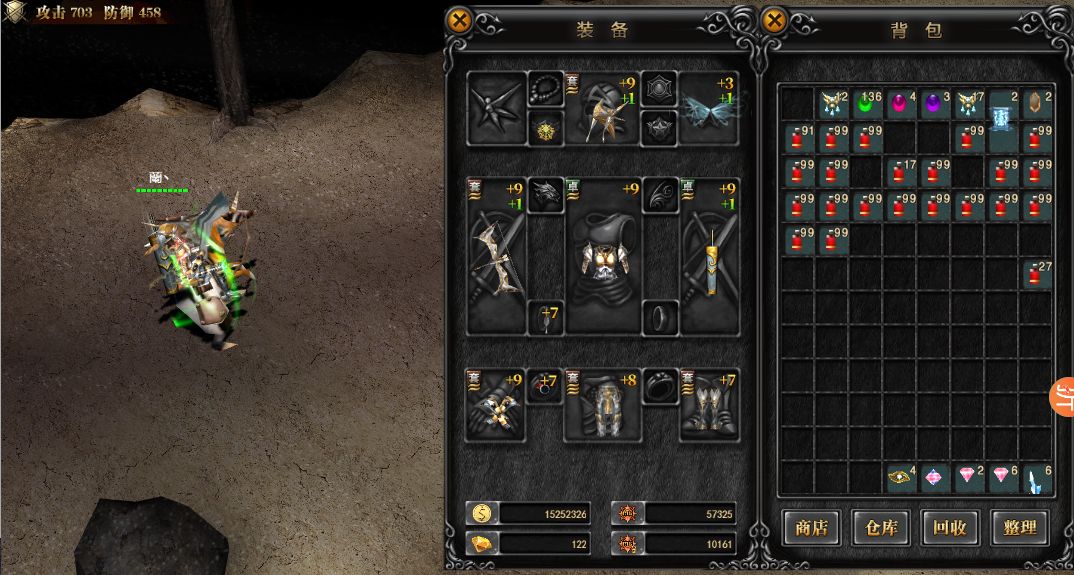The width and height of the screenshot is (1074, 575).
Task: Select the green orb stack of 136
Action: click(x=867, y=102)
